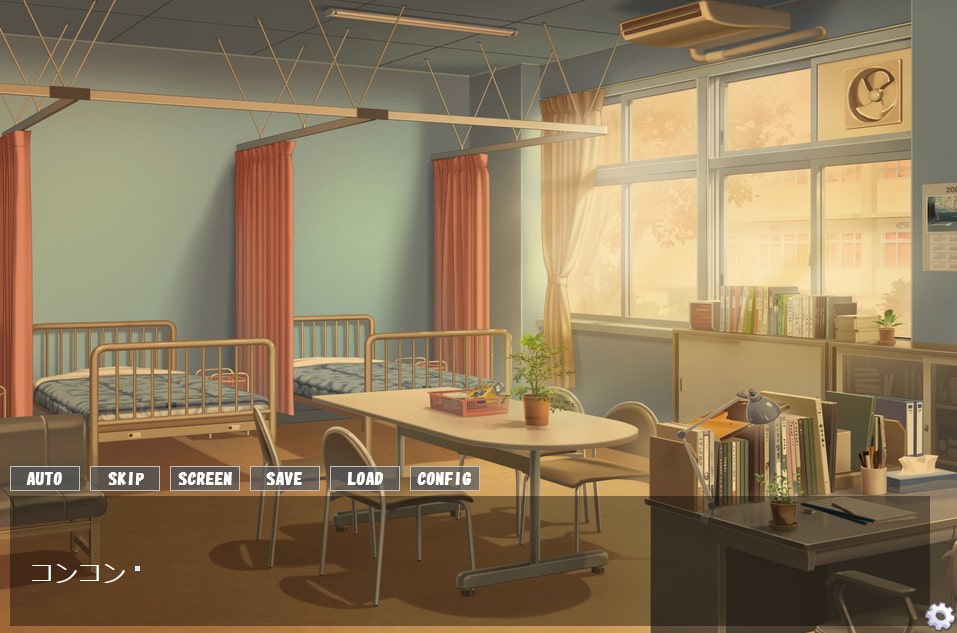957x633 pixels.
Task: Activate the SKIP button
Action: point(125,479)
